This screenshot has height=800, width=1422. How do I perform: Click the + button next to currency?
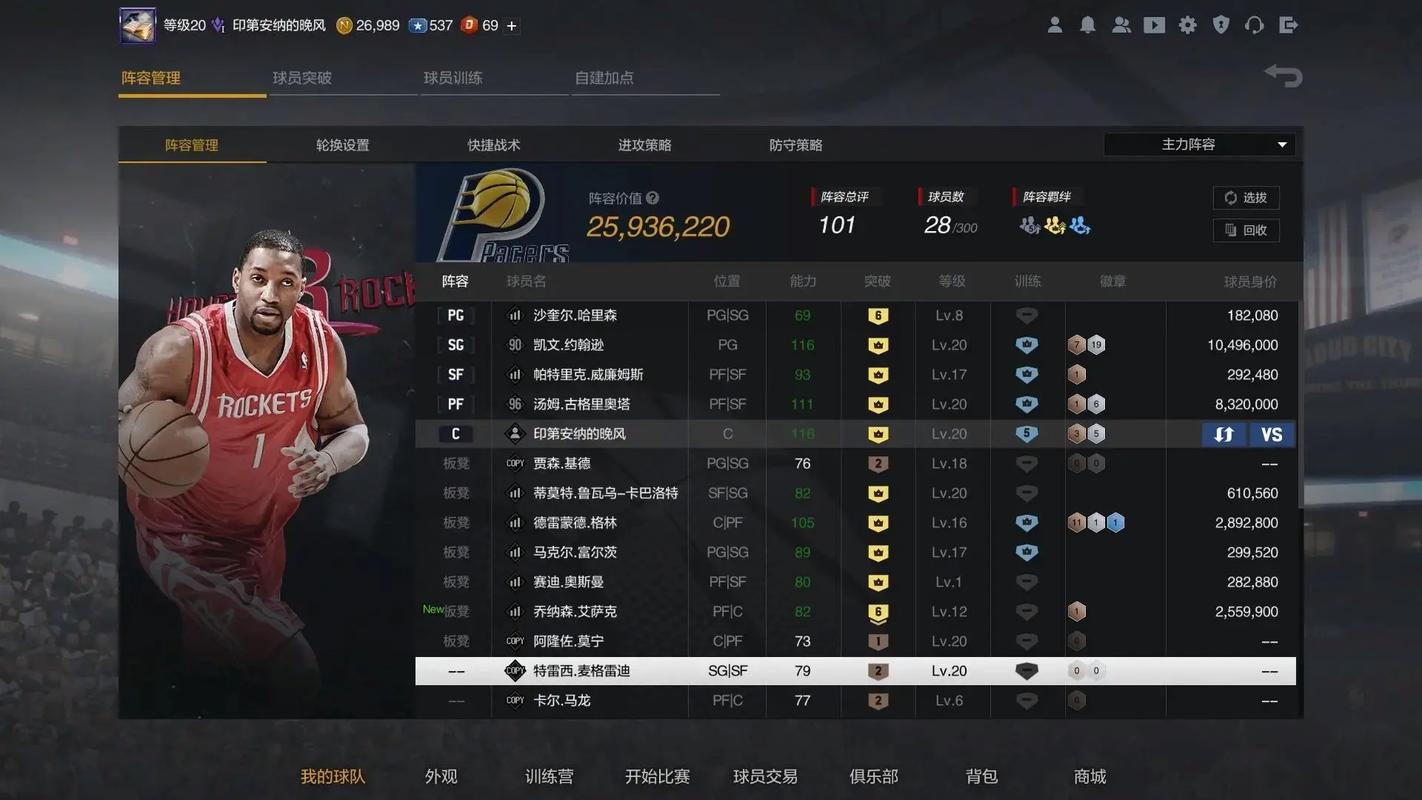pos(510,25)
